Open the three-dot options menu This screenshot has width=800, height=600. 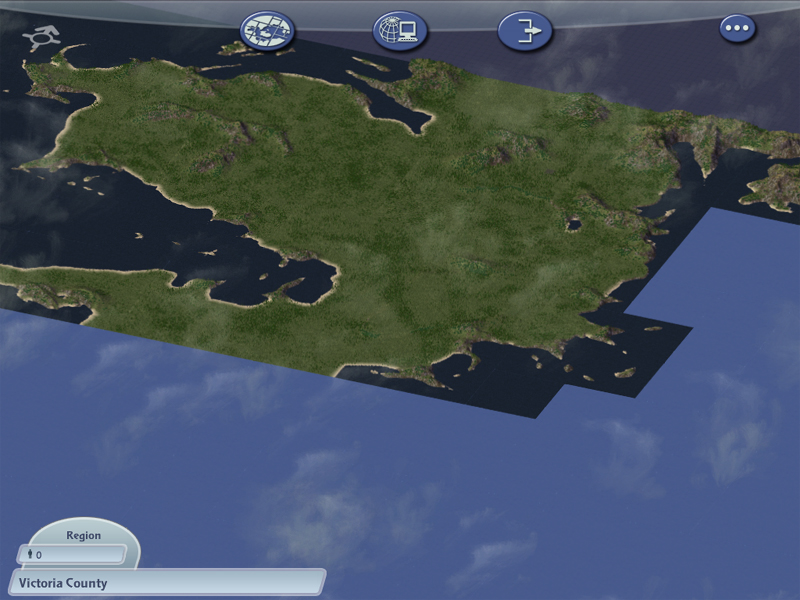click(737, 28)
